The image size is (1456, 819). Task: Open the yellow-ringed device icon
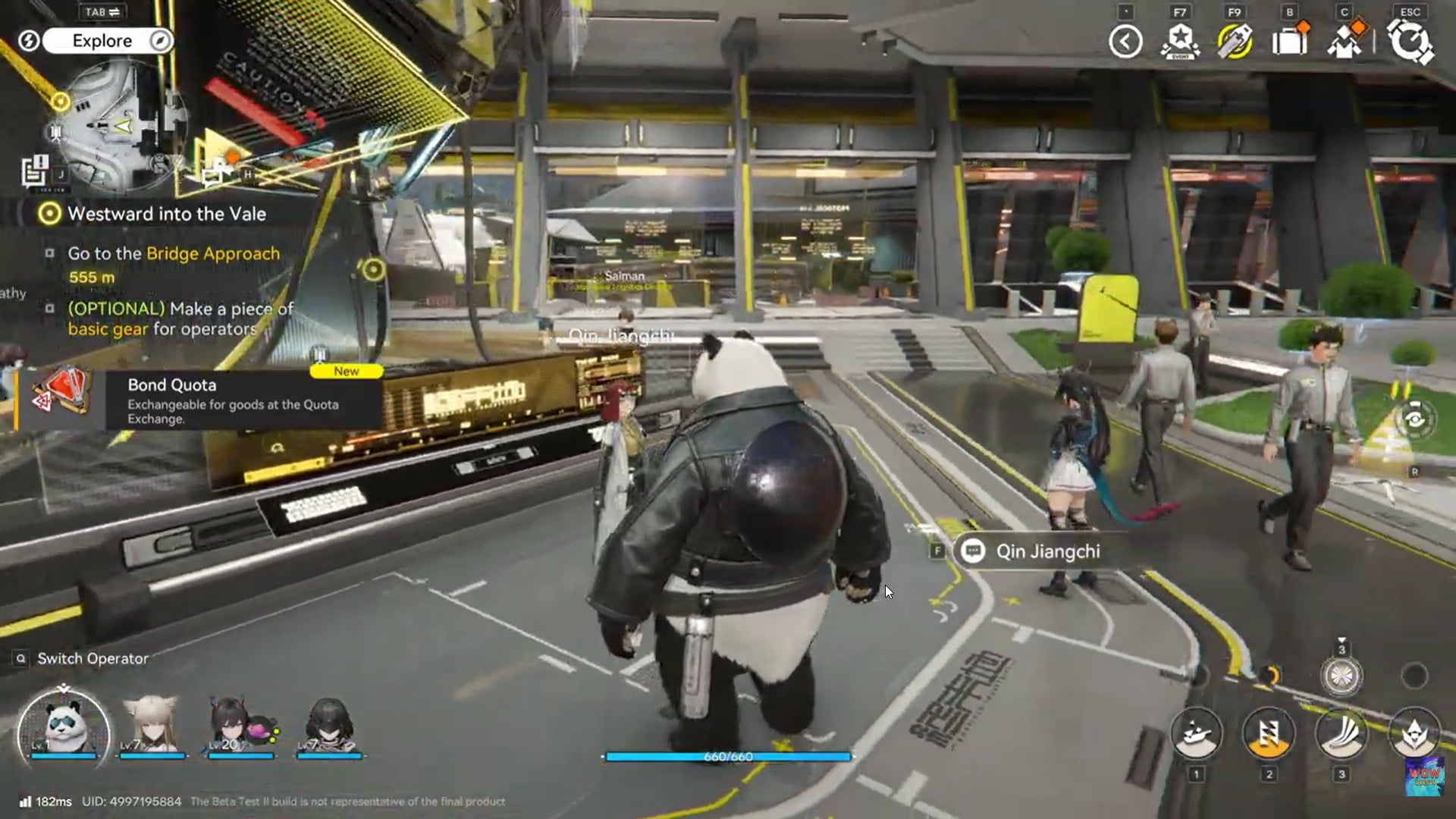(1235, 41)
